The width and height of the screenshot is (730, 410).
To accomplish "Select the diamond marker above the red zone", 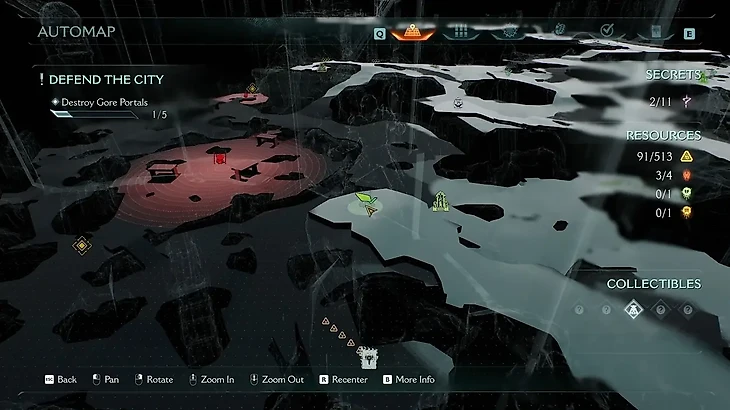I will tap(253, 89).
